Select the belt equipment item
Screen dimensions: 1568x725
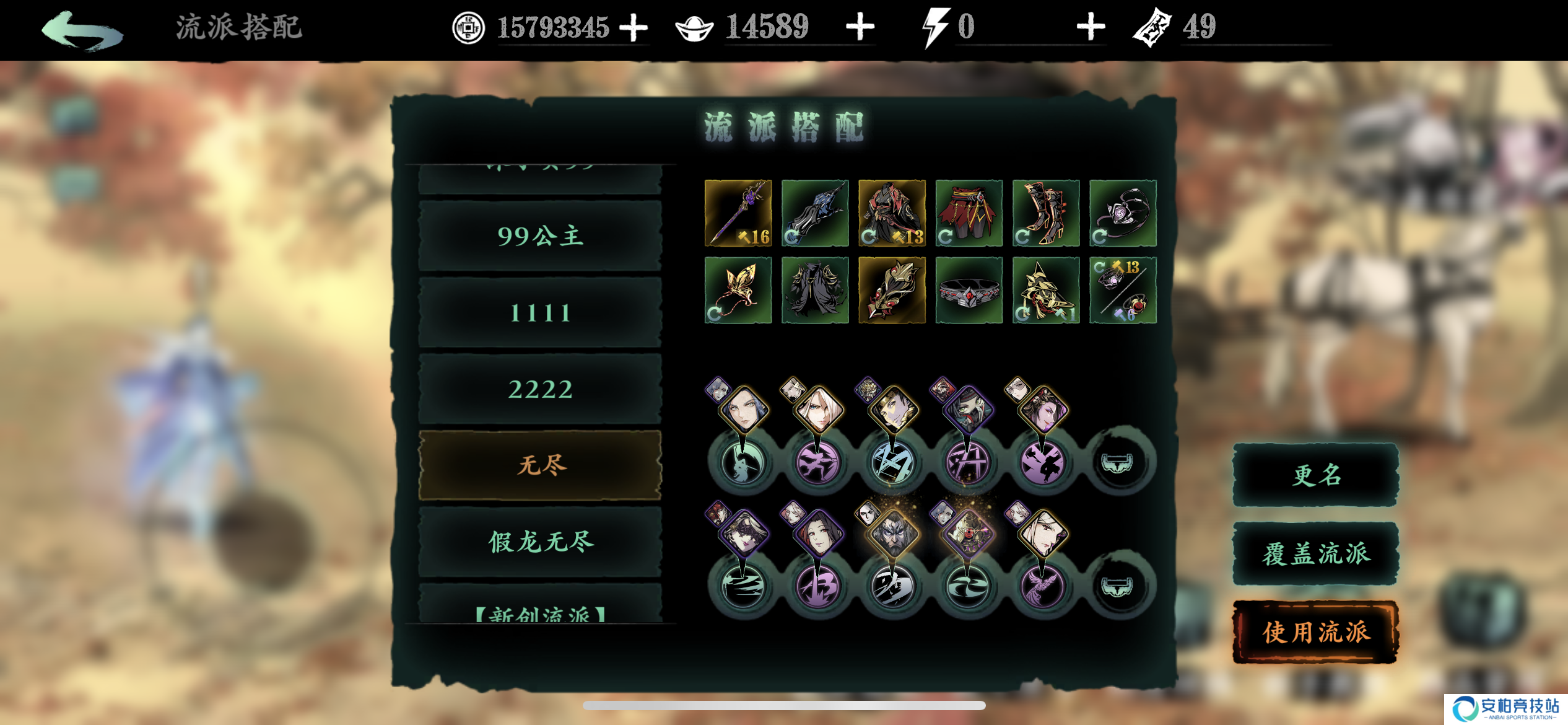coord(969,291)
